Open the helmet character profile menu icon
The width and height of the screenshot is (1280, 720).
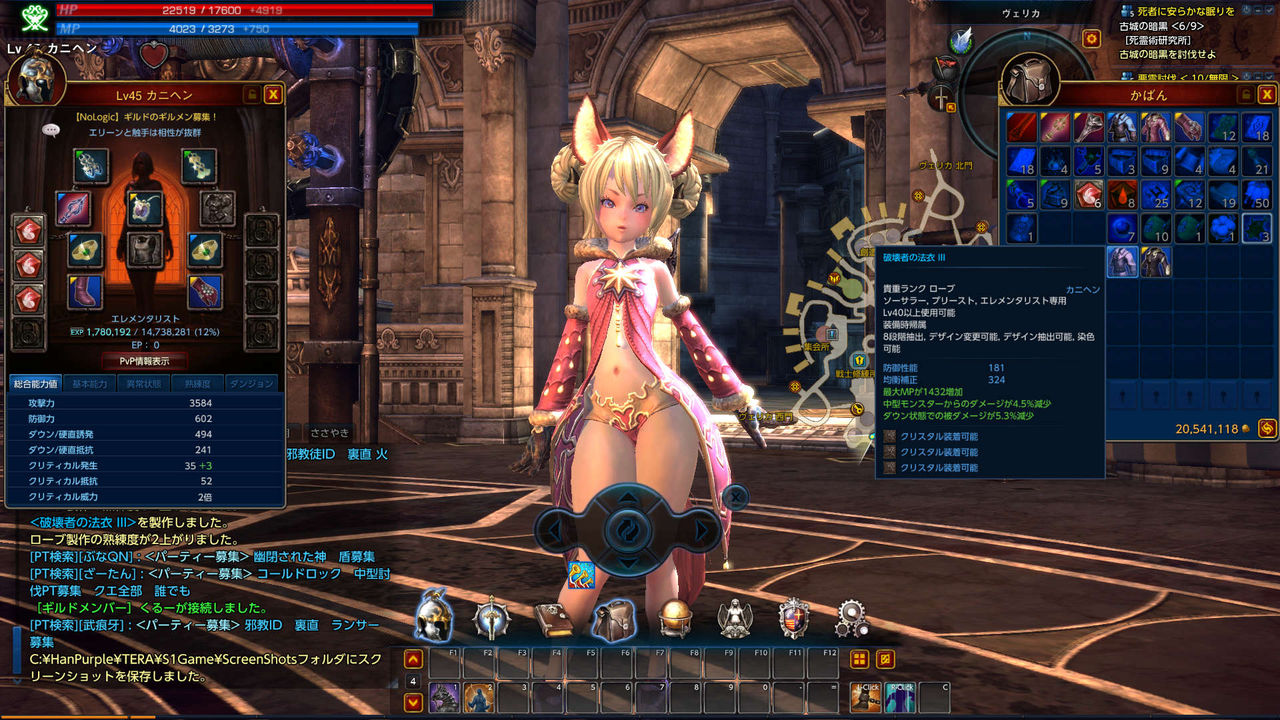[x=434, y=618]
